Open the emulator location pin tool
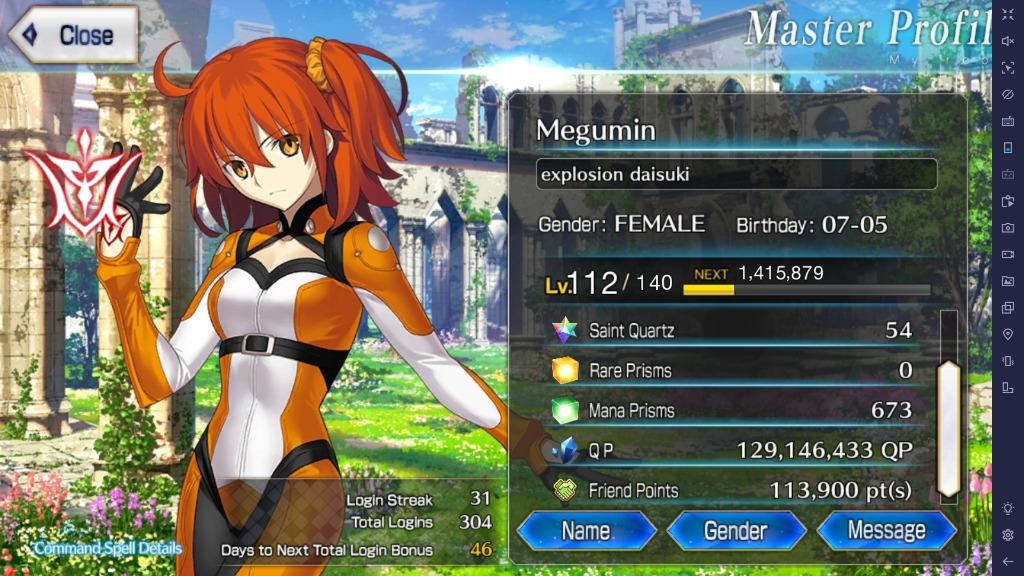The image size is (1024, 576). [1008, 334]
